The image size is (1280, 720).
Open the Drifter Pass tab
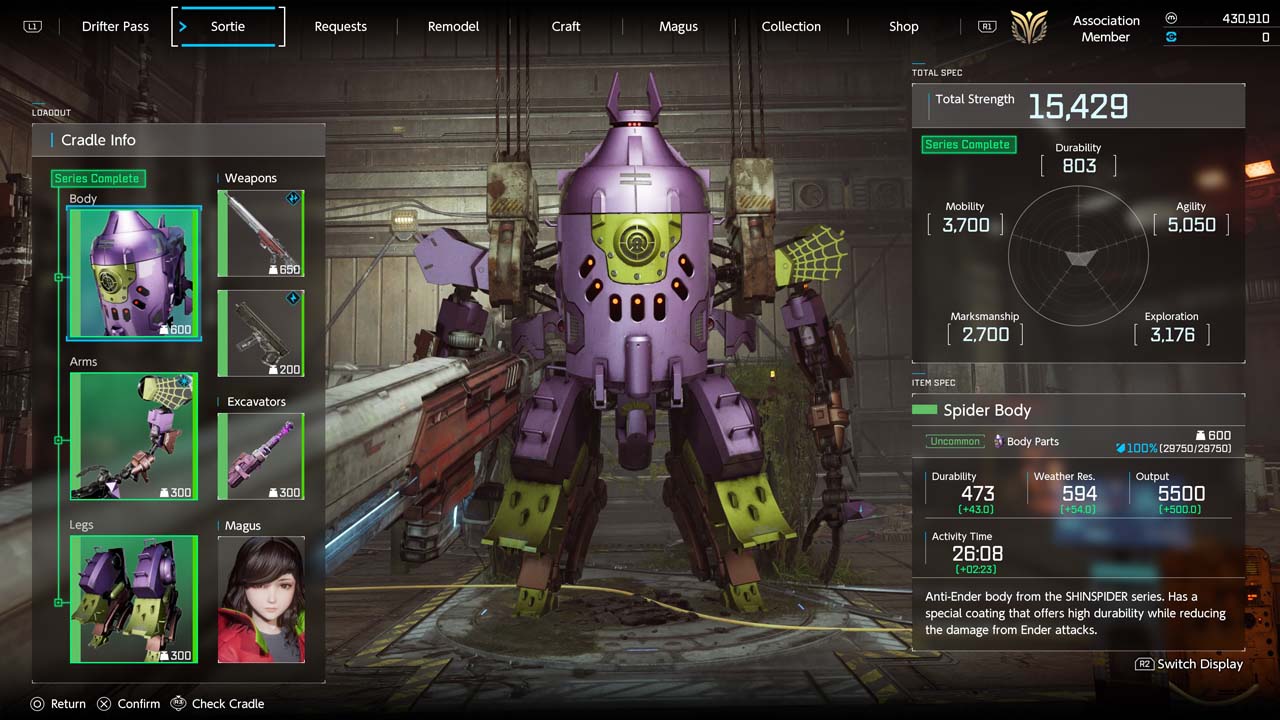pyautogui.click(x=115, y=27)
